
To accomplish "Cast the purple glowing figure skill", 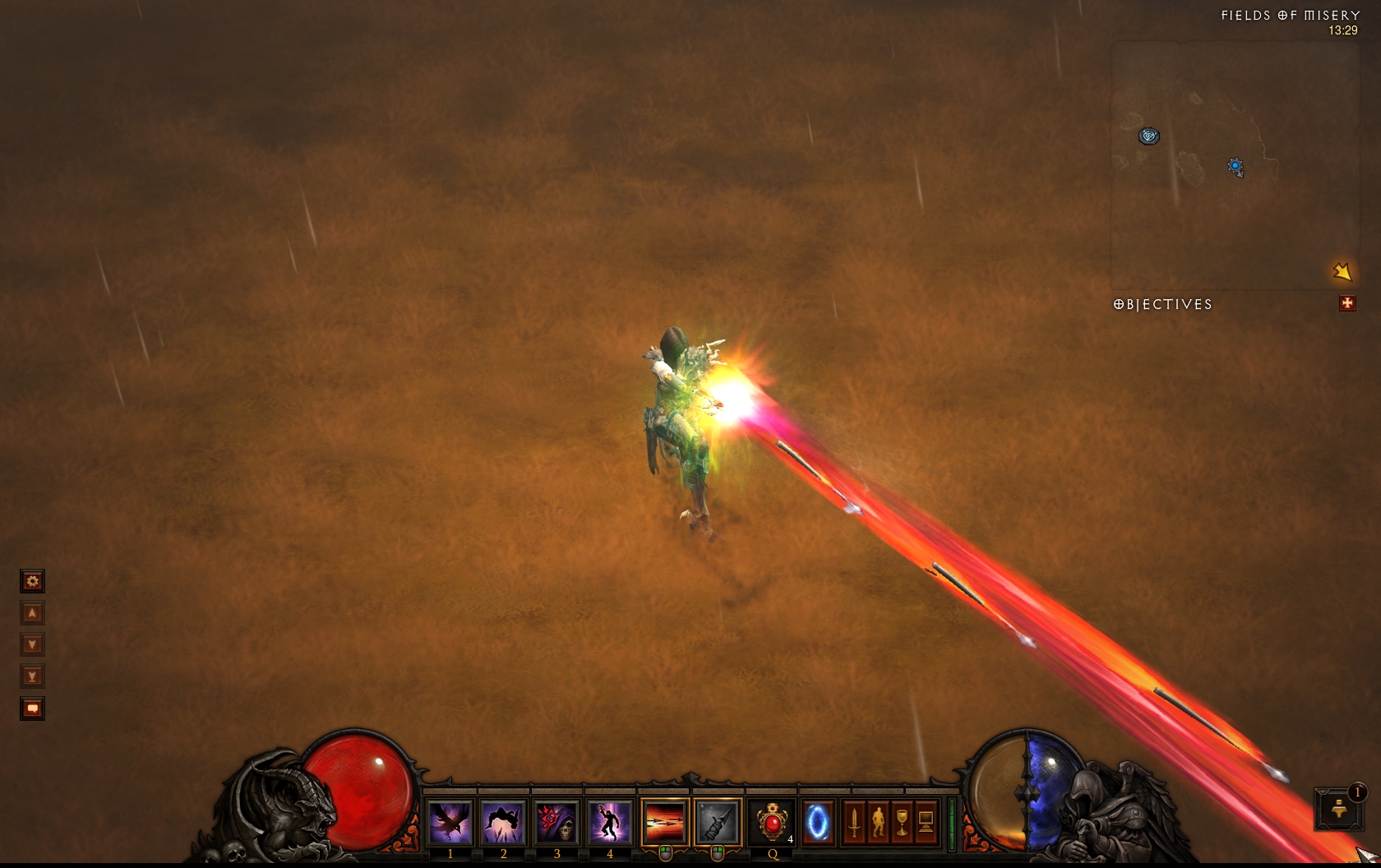I will tap(609, 822).
